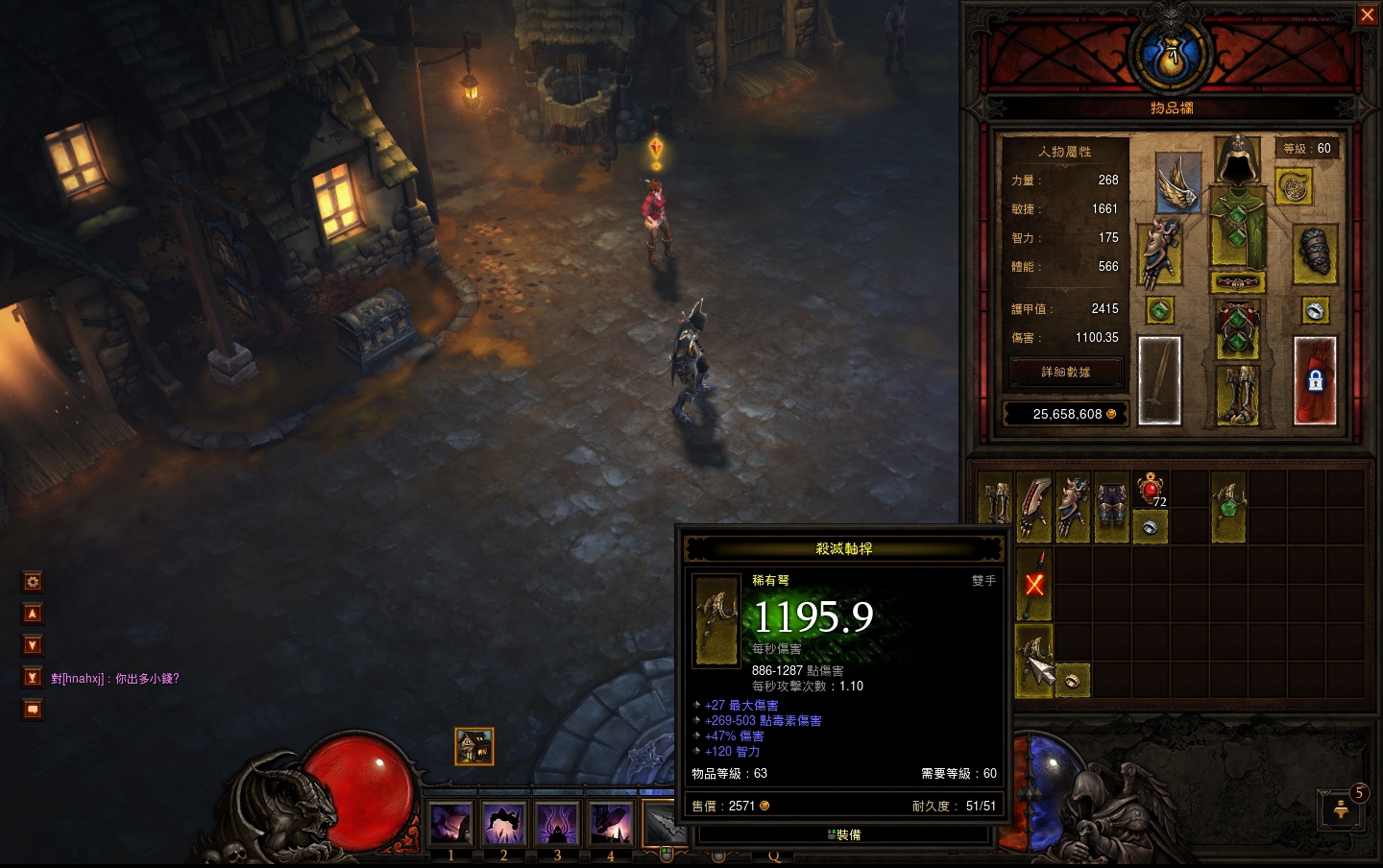Select the pants item in the bag
The image size is (1383, 868).
pyautogui.click(x=1111, y=507)
